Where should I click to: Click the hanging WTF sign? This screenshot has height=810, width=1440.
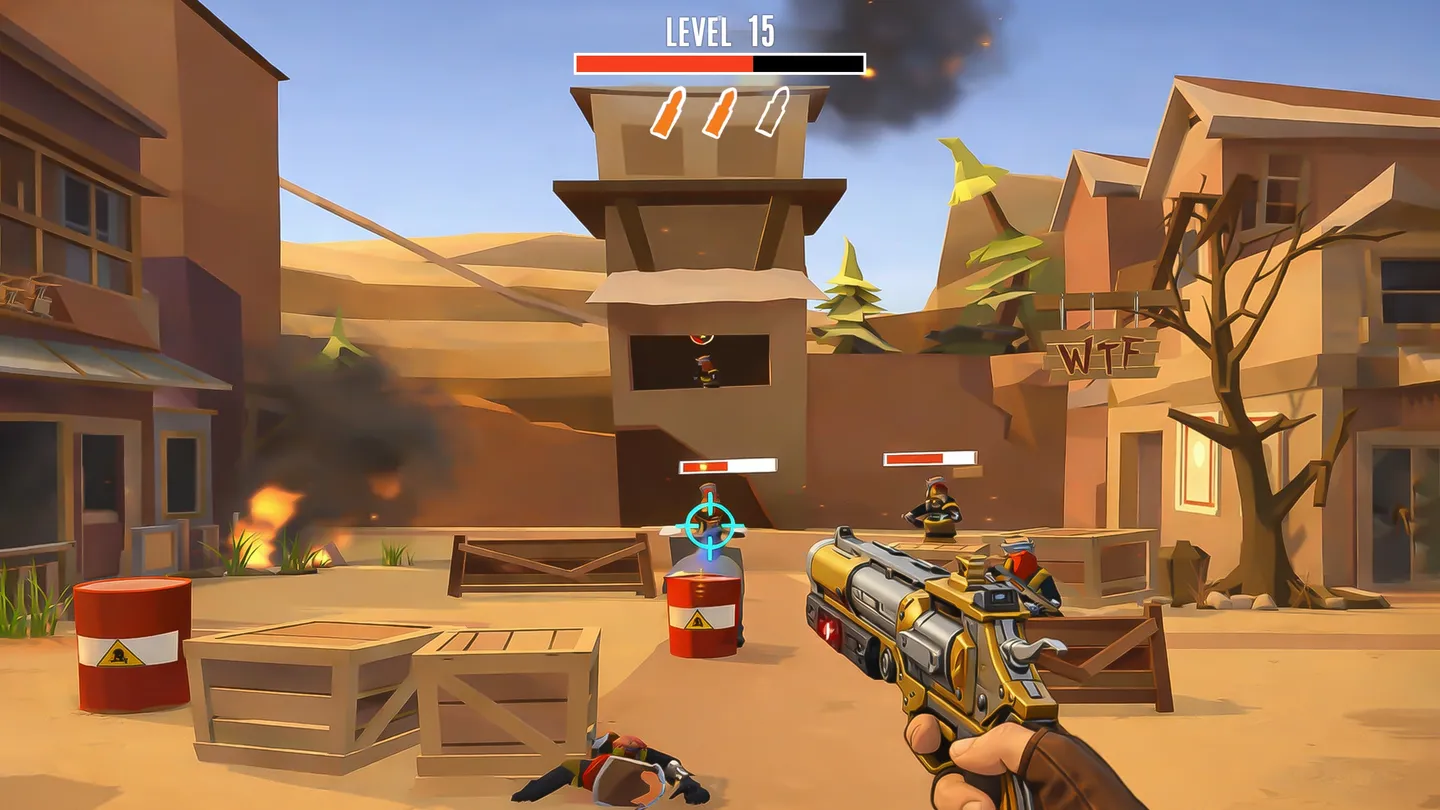pyautogui.click(x=1104, y=352)
